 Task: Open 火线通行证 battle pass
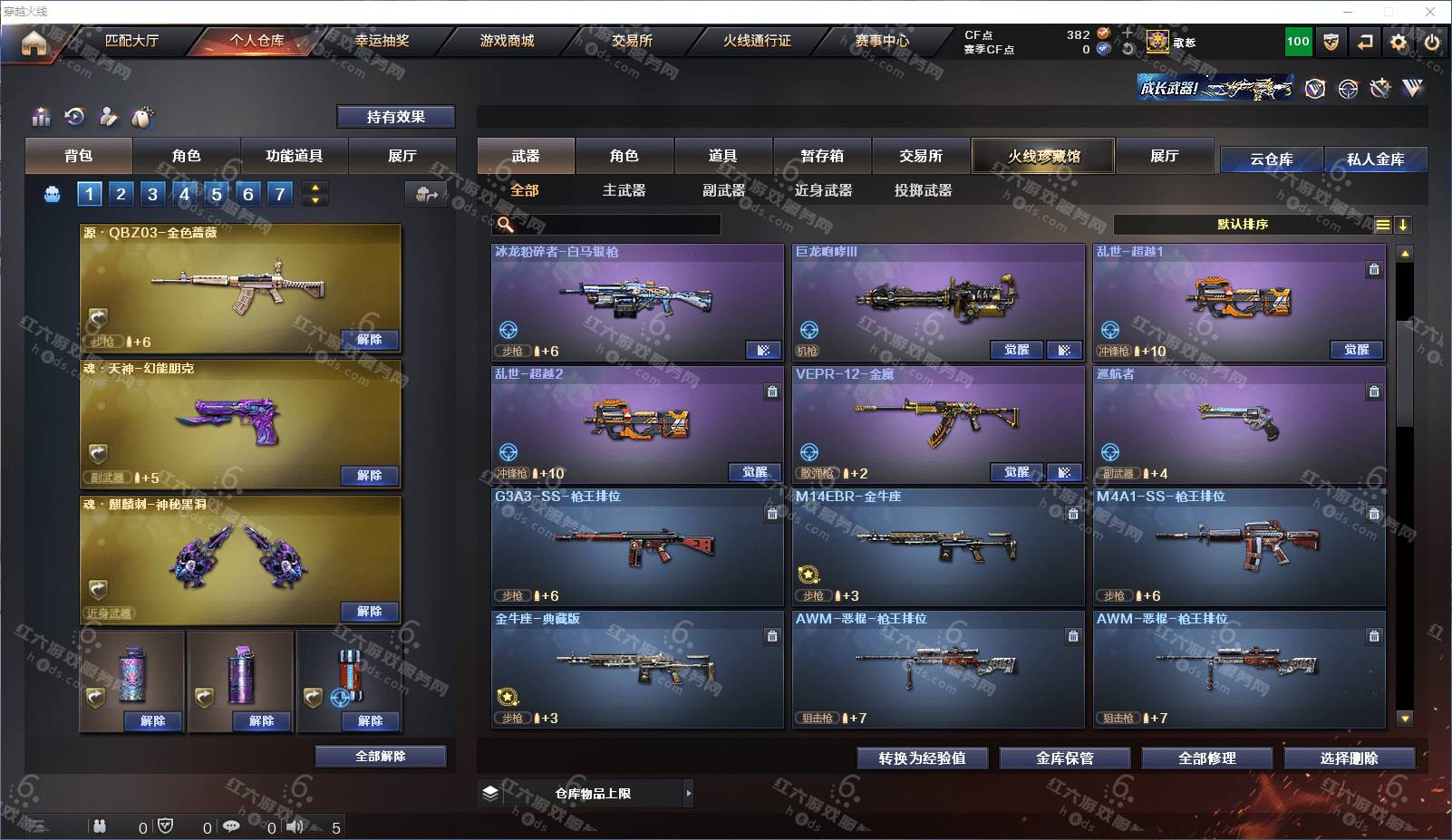click(x=757, y=41)
